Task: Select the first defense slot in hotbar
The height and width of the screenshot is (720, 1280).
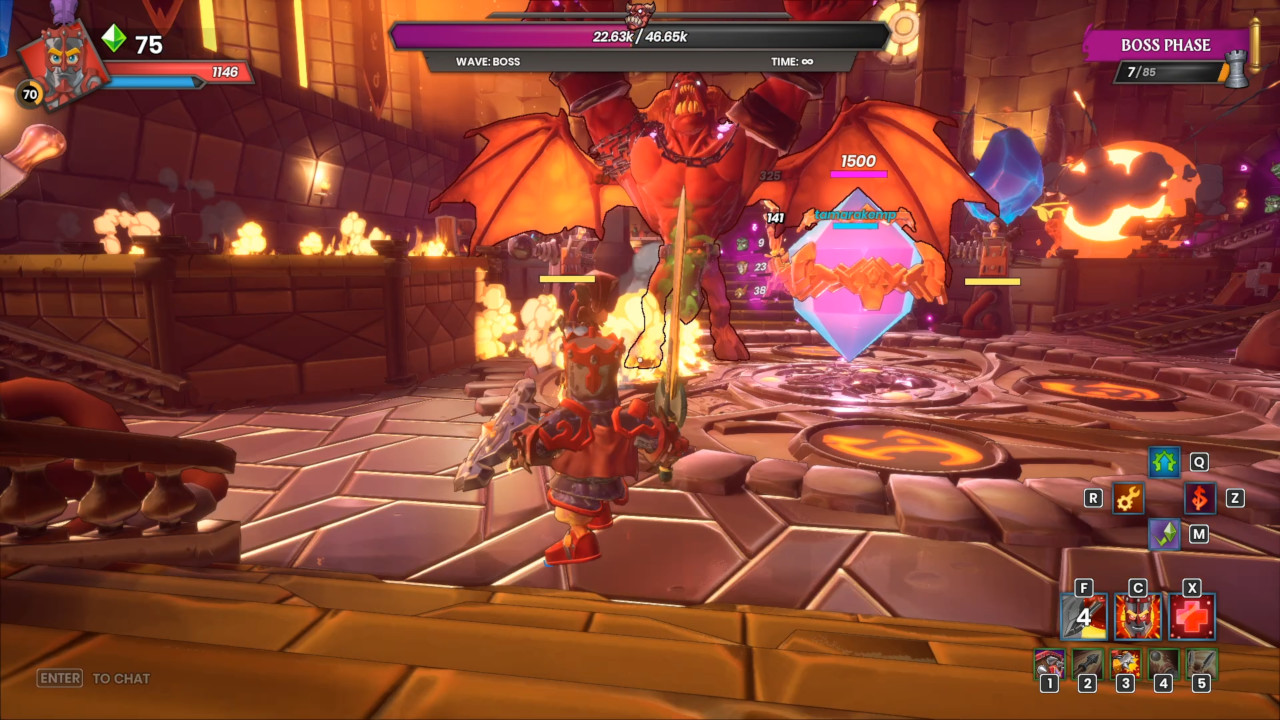Action: (1049, 663)
